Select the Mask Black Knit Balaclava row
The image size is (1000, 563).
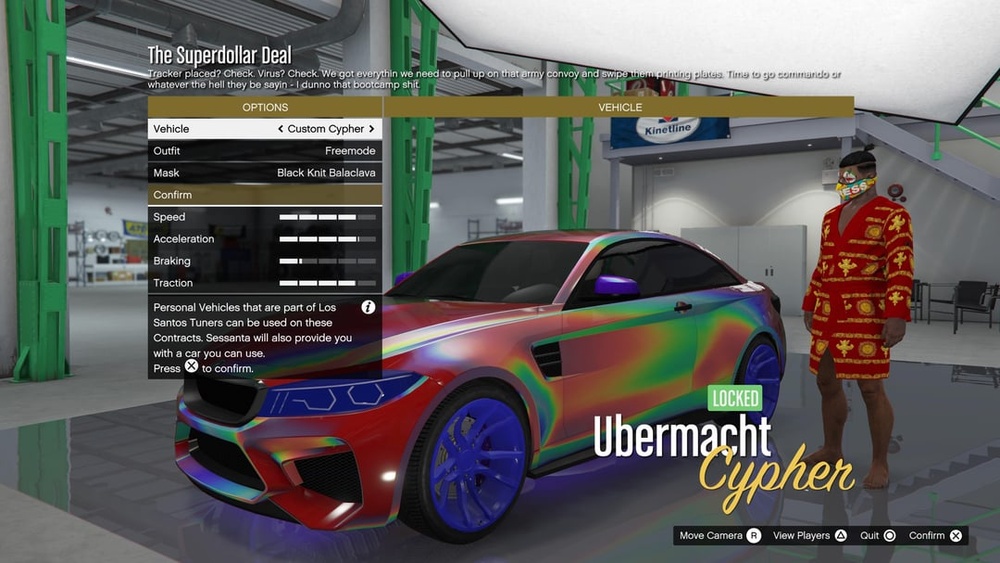pos(265,173)
